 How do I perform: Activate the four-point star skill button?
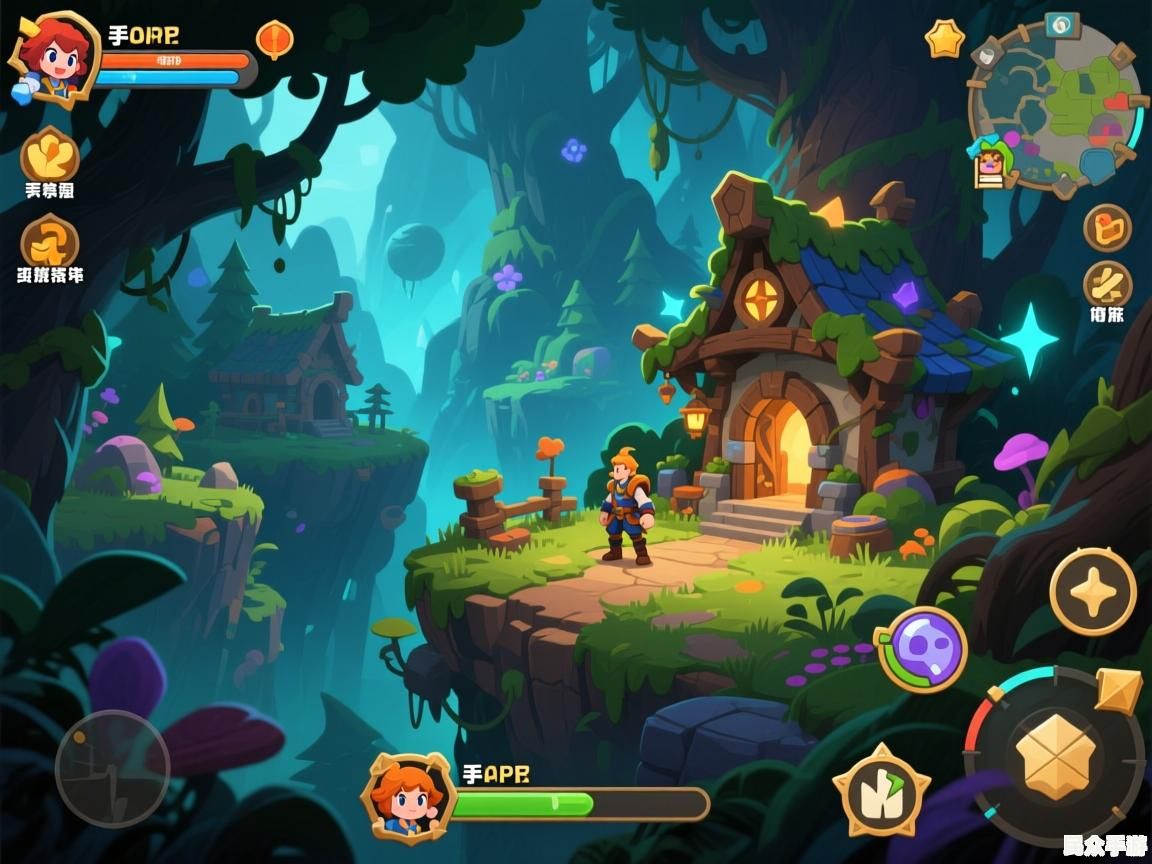click(x=1092, y=591)
